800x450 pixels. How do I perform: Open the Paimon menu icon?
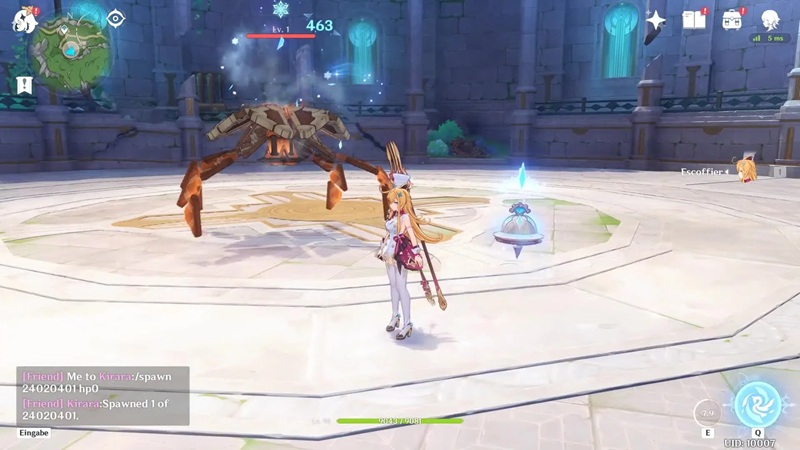24,19
